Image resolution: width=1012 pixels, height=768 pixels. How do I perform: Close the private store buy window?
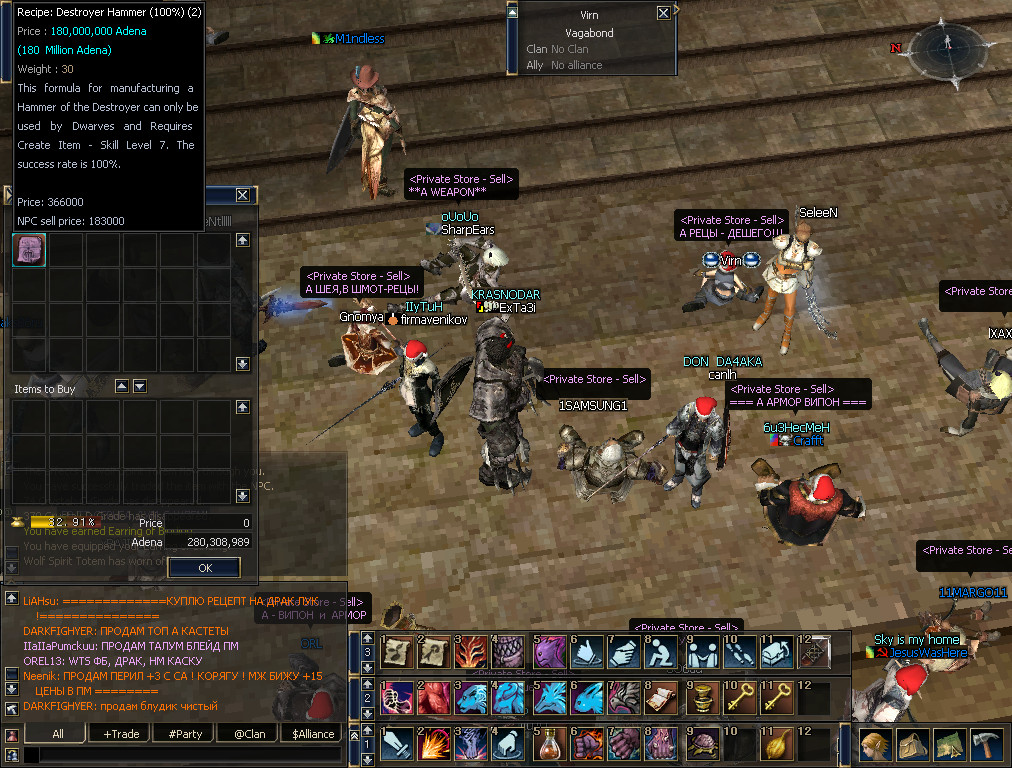(243, 195)
